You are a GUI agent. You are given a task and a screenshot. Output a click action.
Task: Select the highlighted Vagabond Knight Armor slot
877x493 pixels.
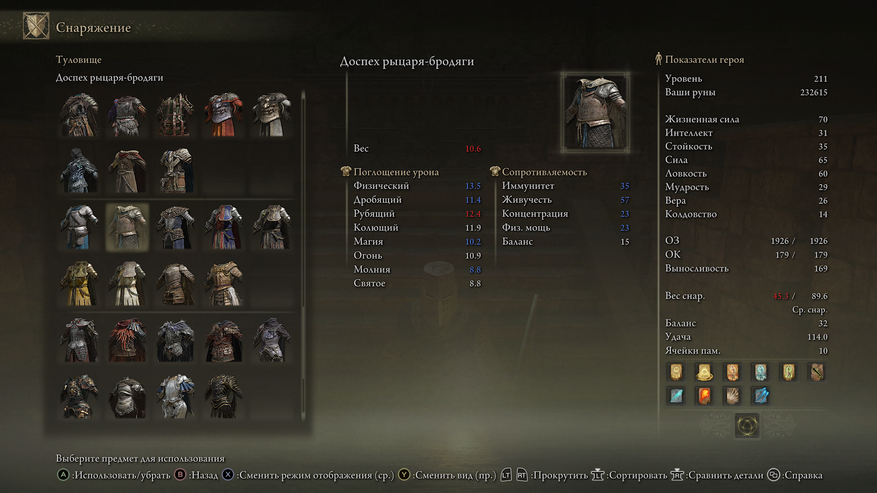[x=126, y=227]
